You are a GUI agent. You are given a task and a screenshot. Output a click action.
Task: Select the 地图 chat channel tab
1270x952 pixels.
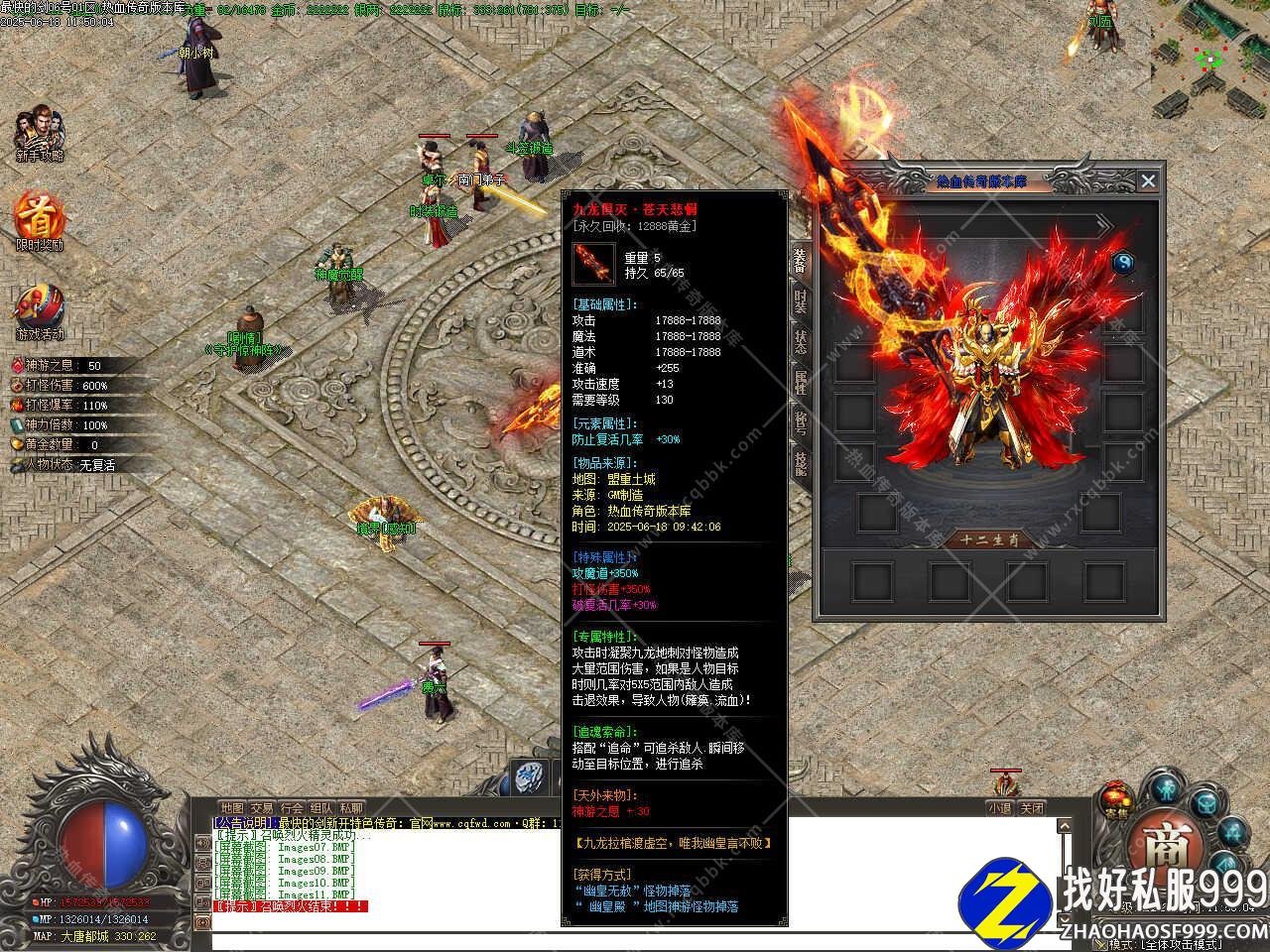232,808
